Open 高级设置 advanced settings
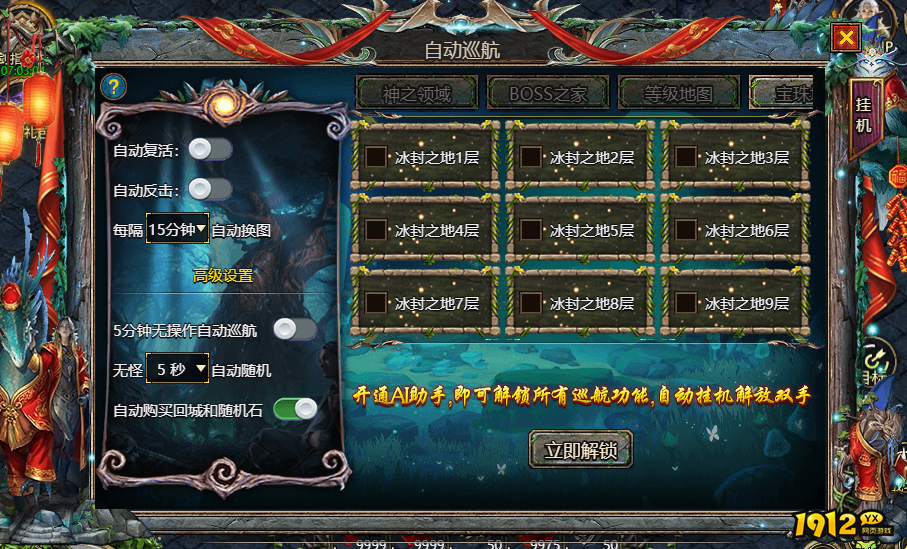907x549 pixels. pyautogui.click(x=223, y=275)
